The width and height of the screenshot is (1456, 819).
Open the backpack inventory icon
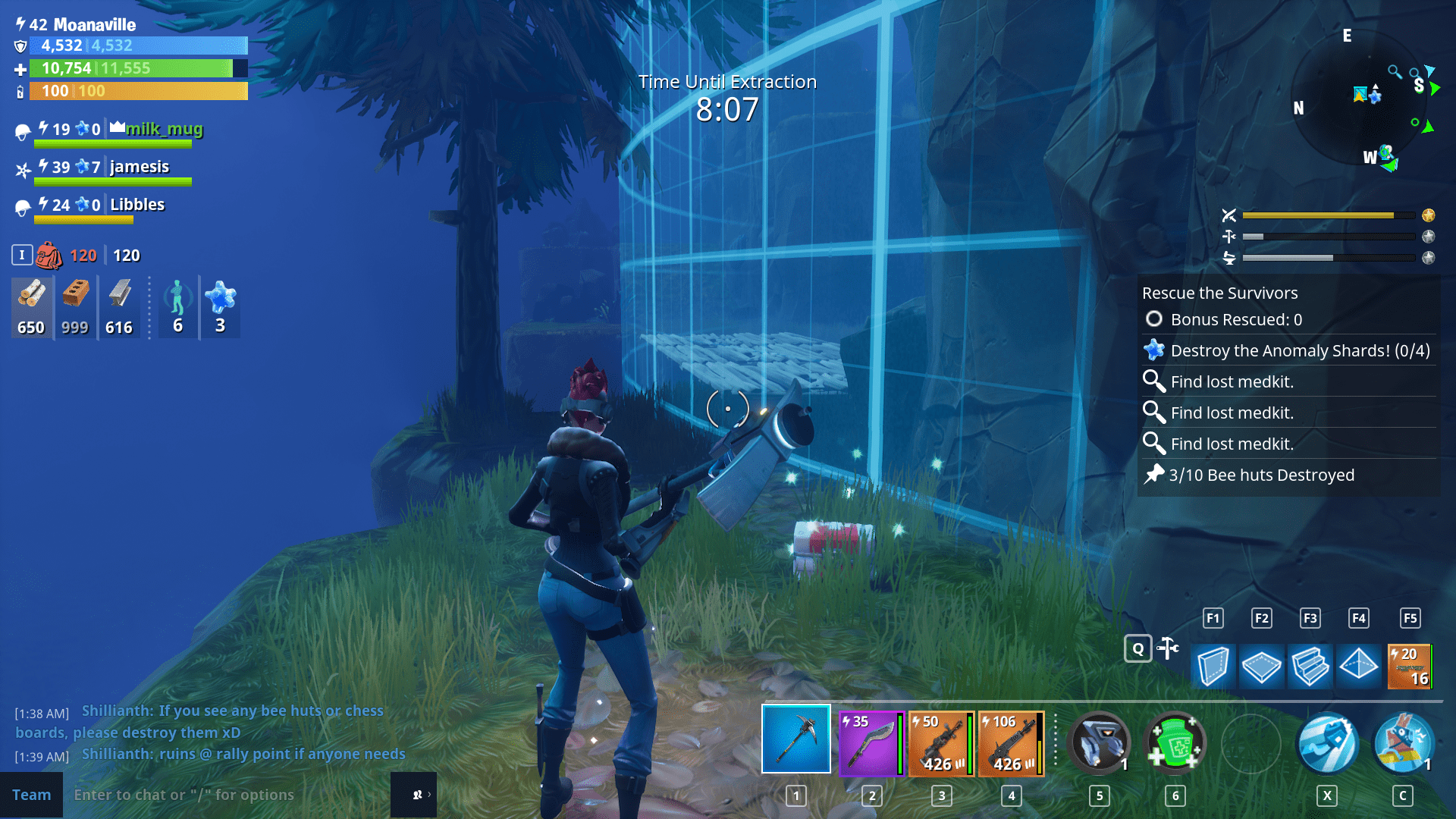(x=49, y=255)
